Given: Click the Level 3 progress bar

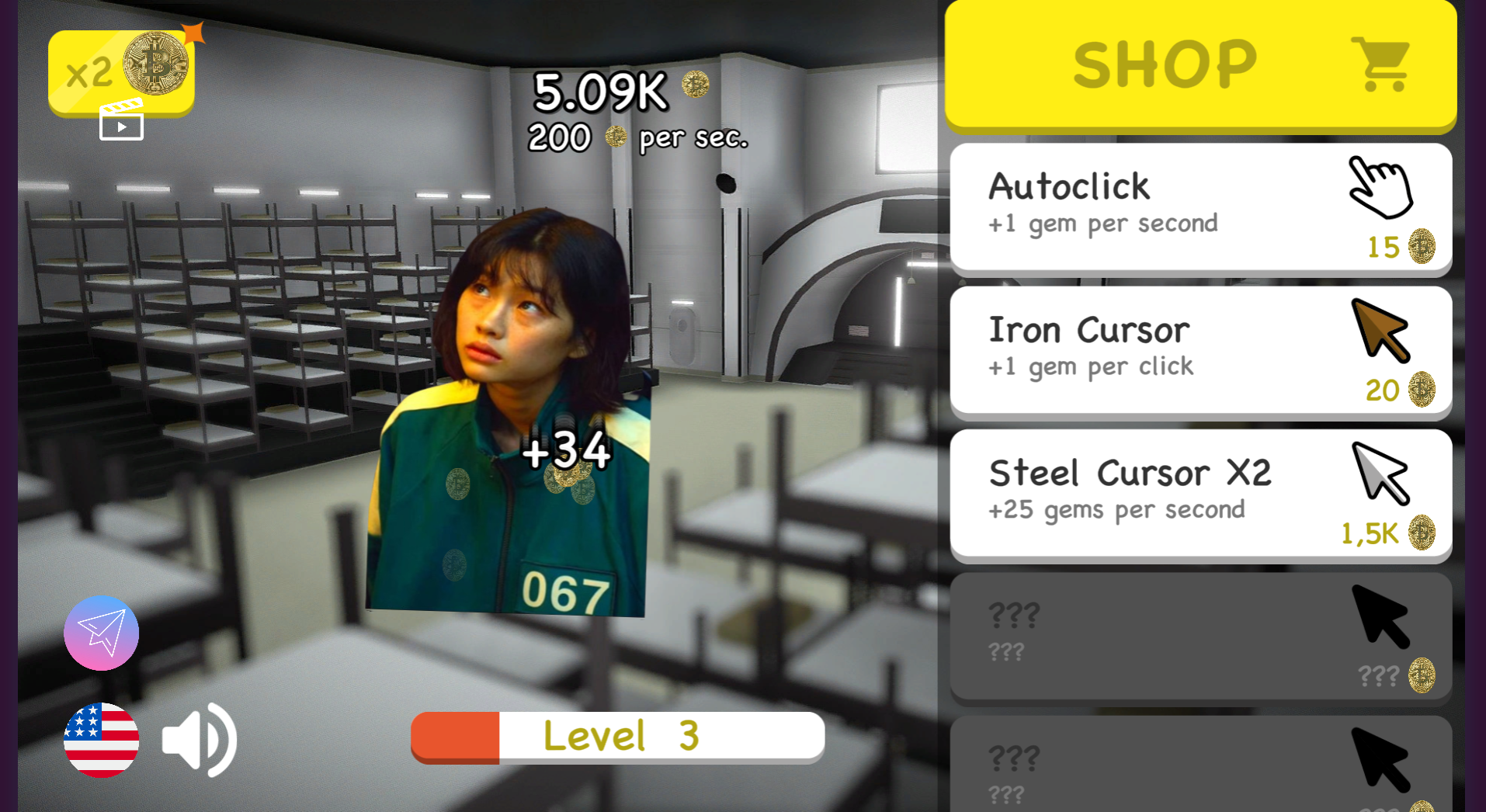Looking at the screenshot, I should tap(617, 736).
